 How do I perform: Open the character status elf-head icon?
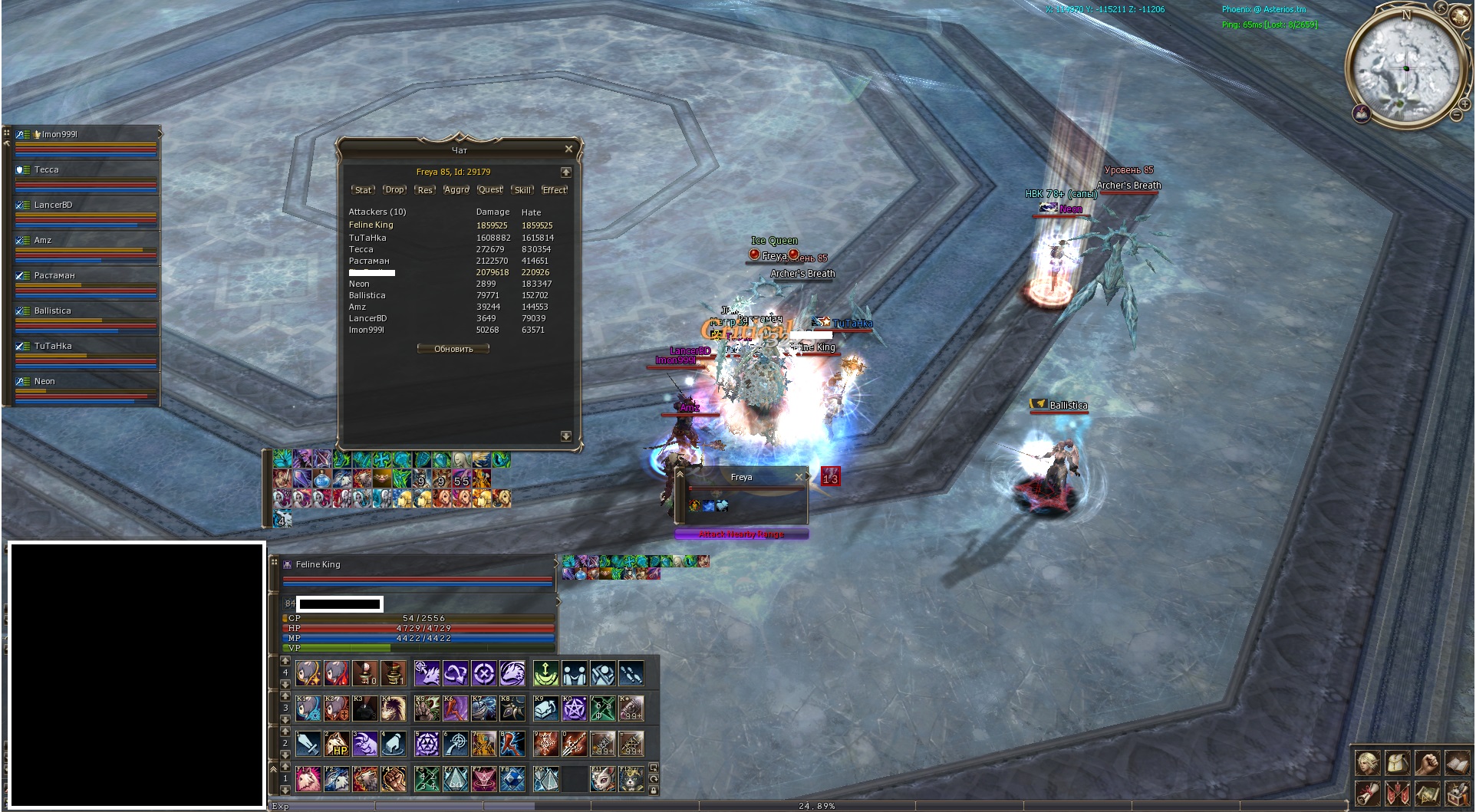[x=1368, y=763]
